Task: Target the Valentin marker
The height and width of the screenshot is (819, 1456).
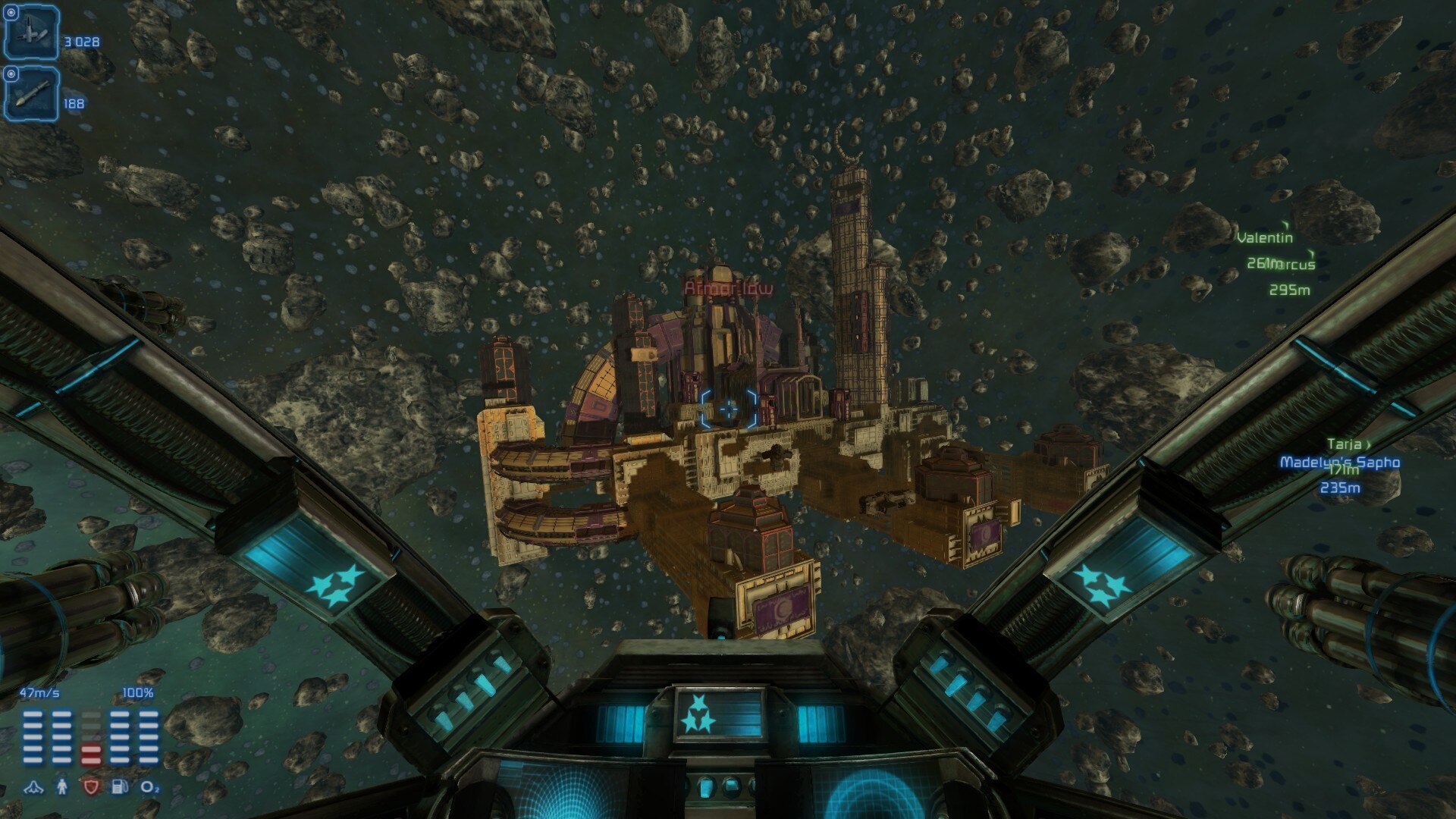Action: [1264, 237]
